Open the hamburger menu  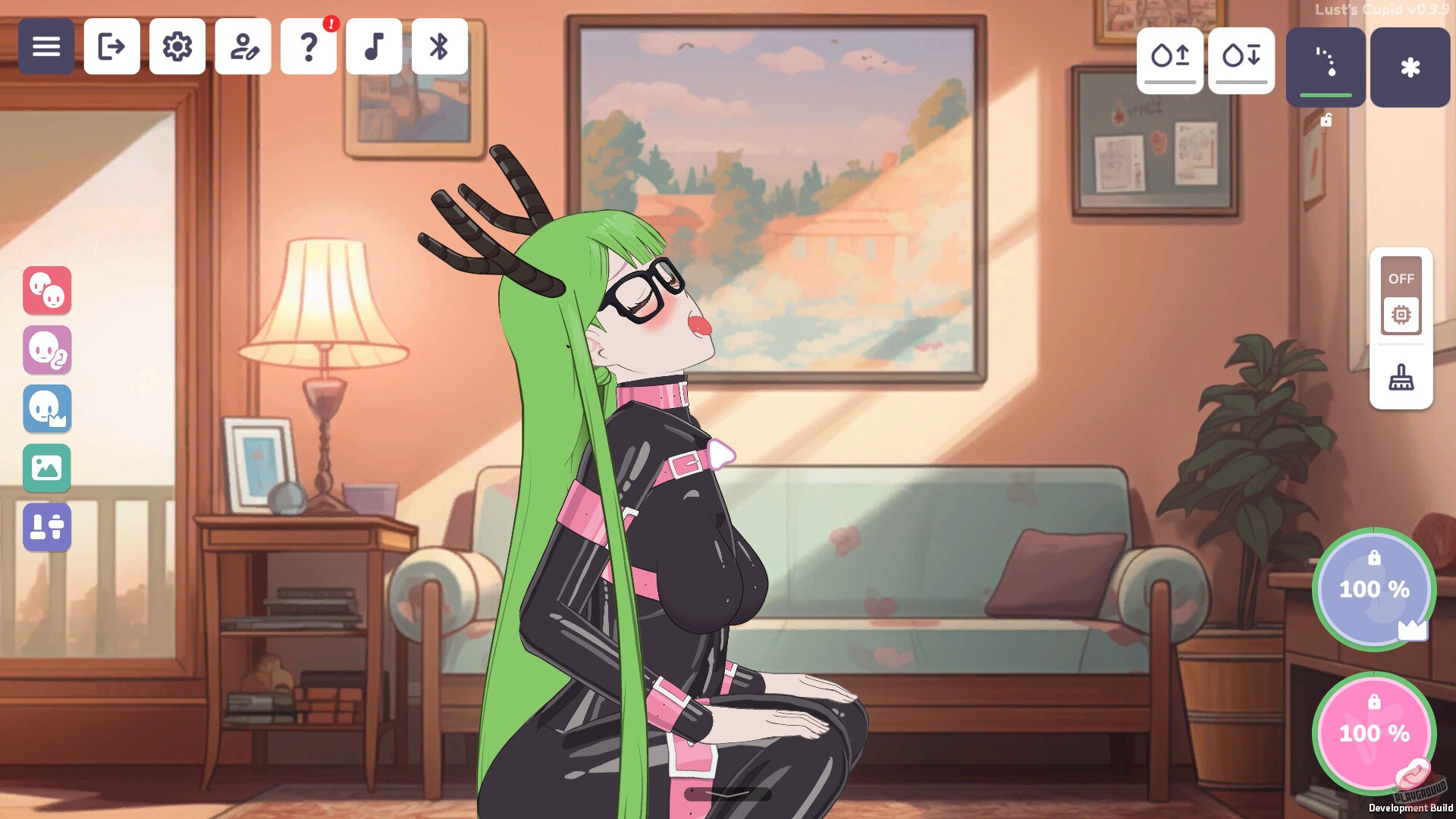tap(46, 46)
